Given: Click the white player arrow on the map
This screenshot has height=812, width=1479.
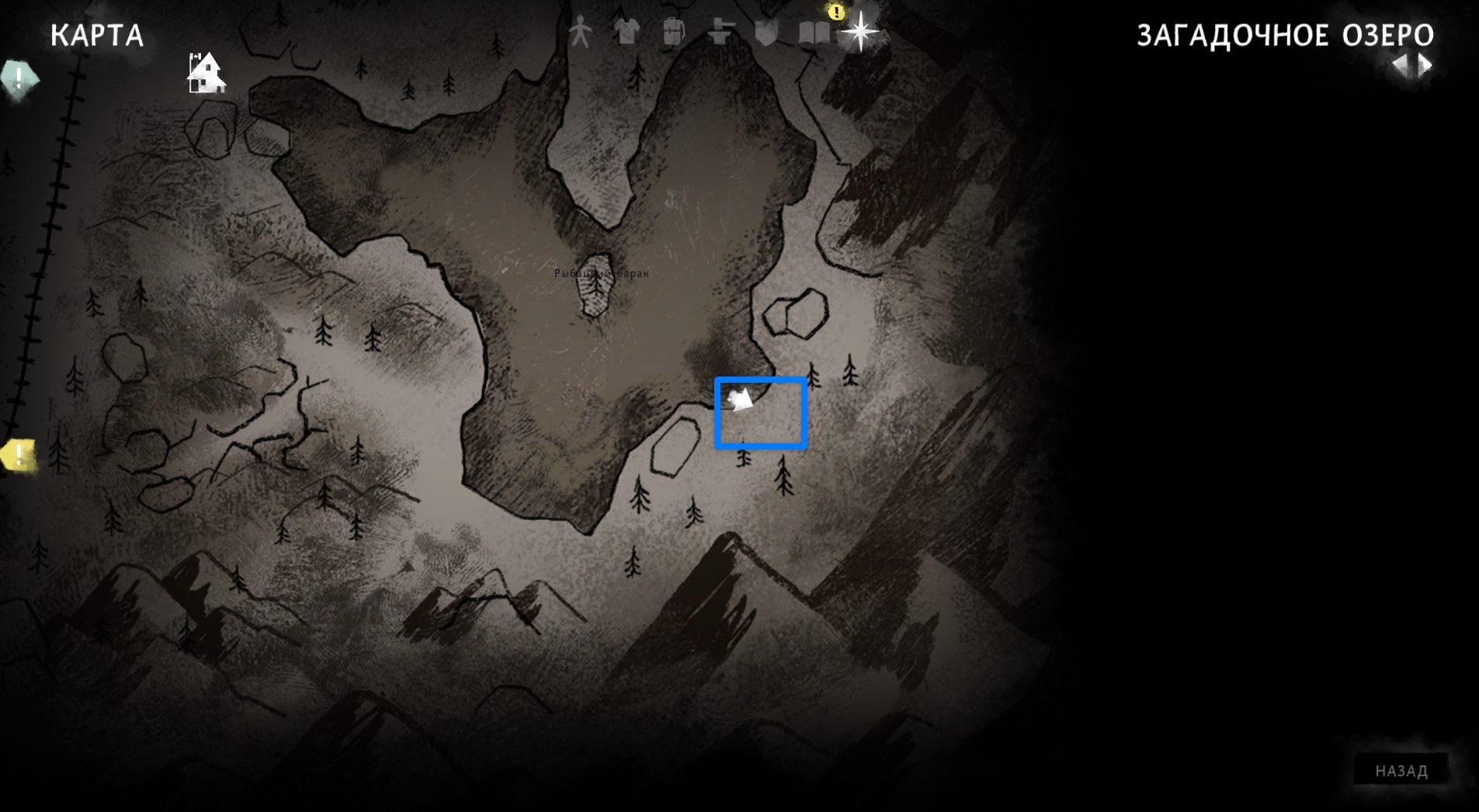Looking at the screenshot, I should click(x=740, y=400).
